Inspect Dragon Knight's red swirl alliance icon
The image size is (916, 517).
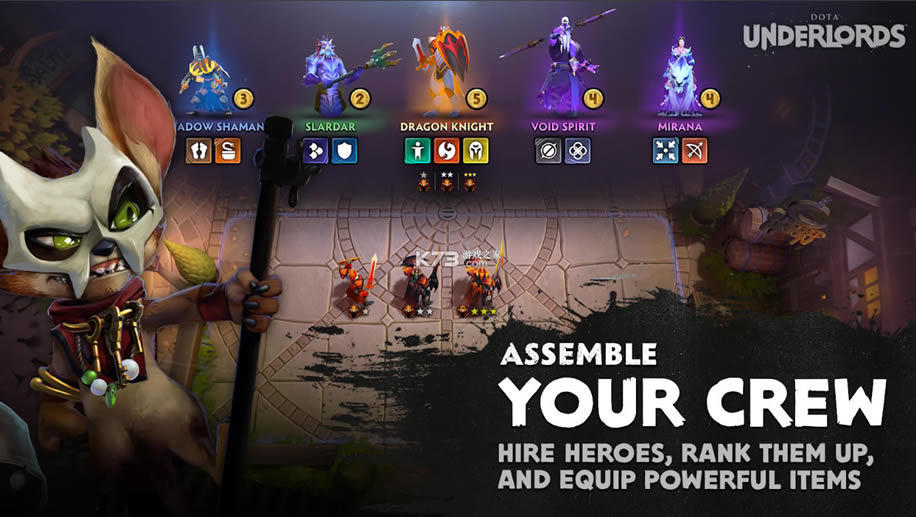(447, 151)
